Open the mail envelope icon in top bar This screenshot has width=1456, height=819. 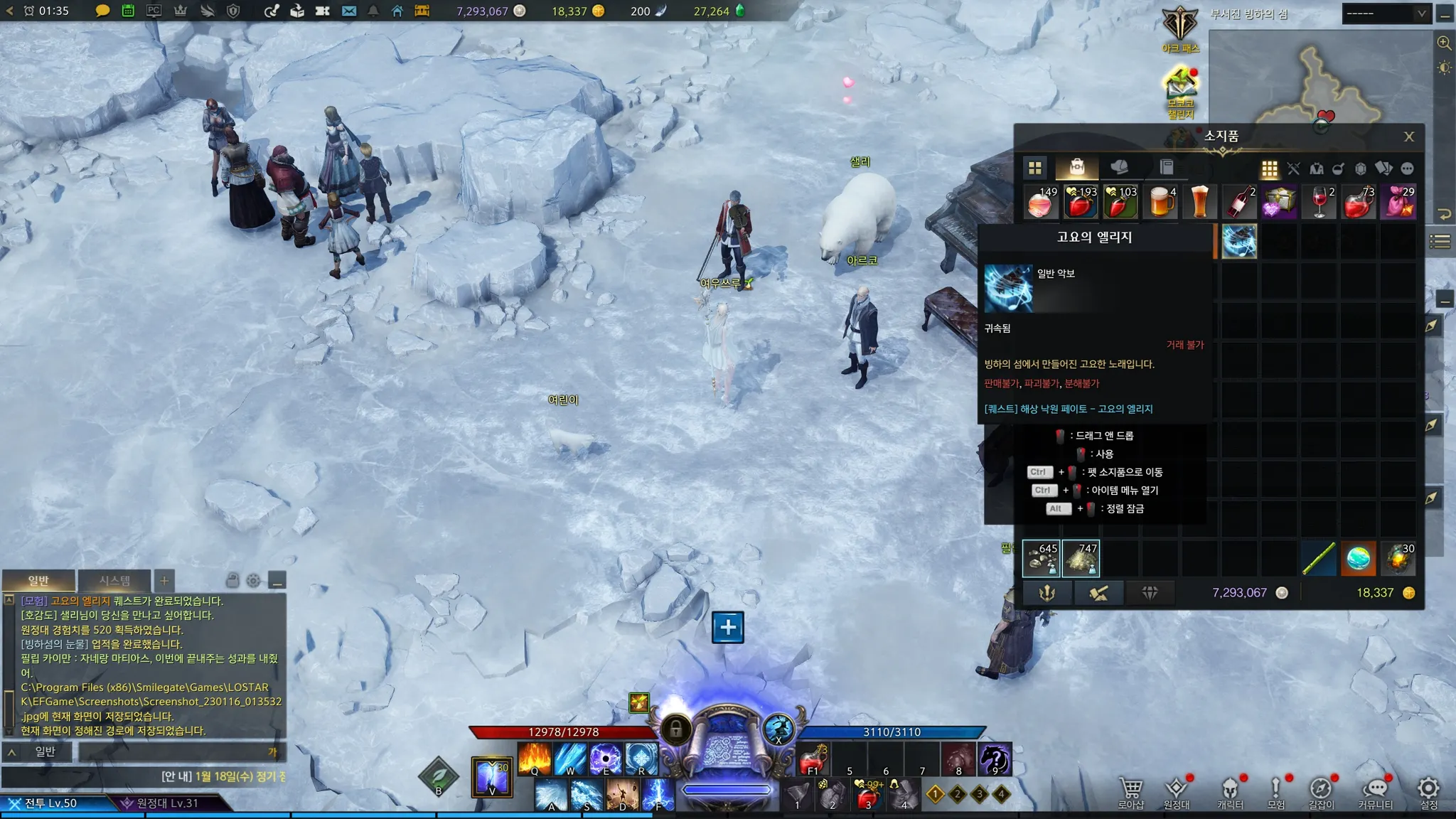348,11
